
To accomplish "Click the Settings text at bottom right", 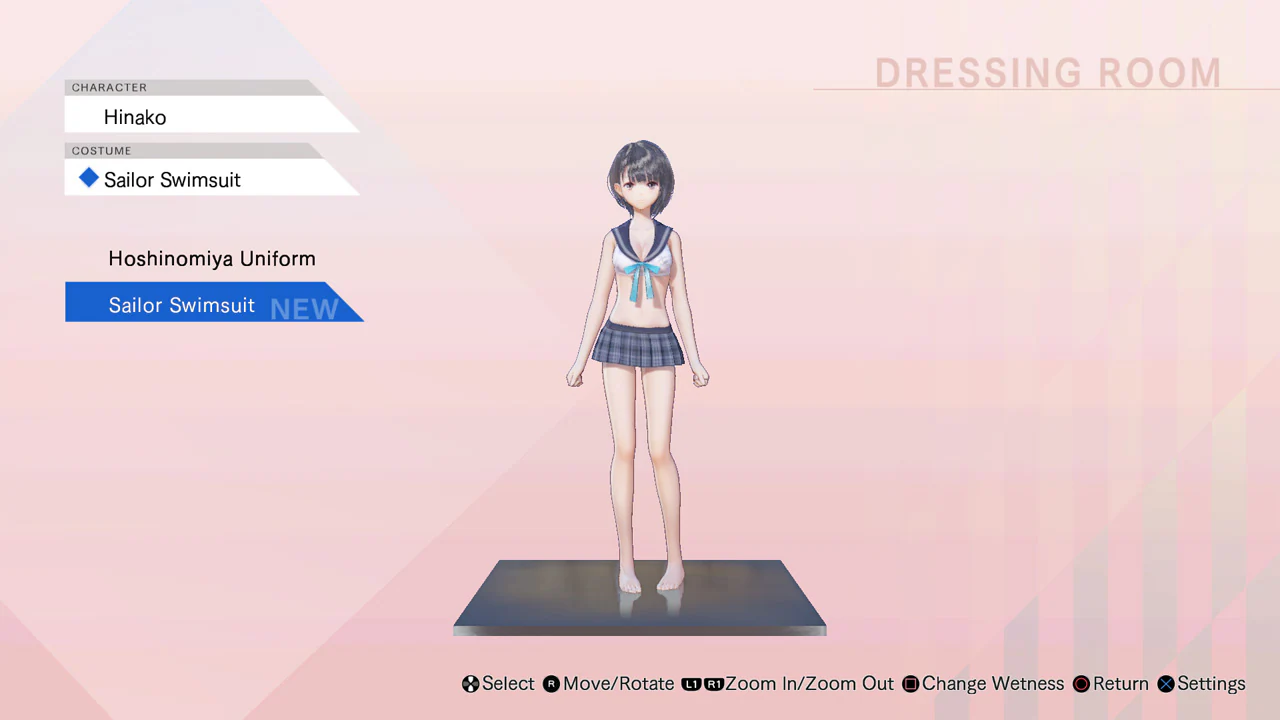I will point(1211,684).
